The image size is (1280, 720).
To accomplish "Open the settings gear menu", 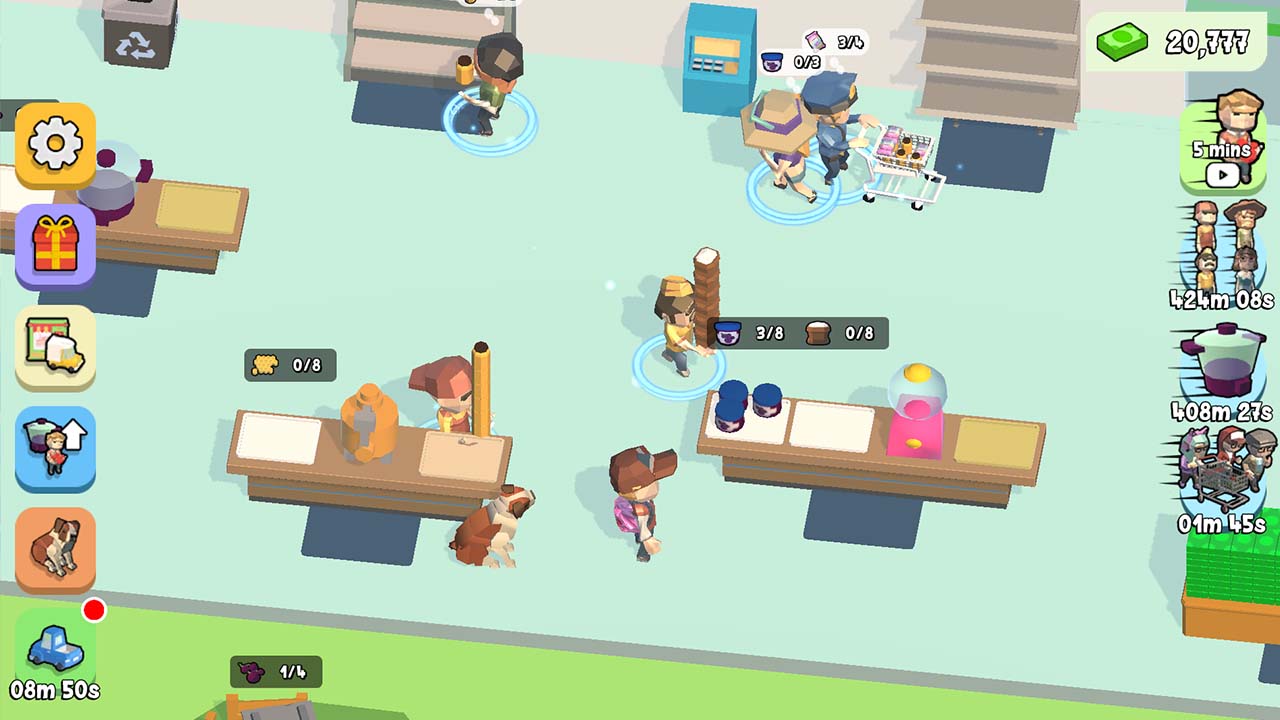I will pyautogui.click(x=55, y=143).
